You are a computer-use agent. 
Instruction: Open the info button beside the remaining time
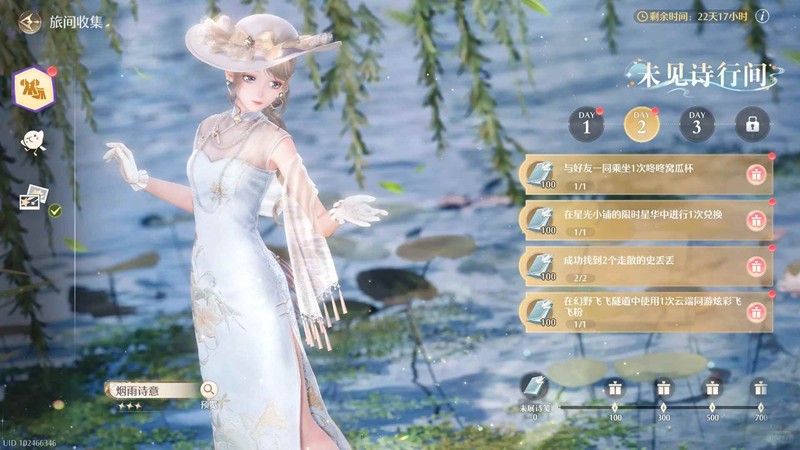762,16
